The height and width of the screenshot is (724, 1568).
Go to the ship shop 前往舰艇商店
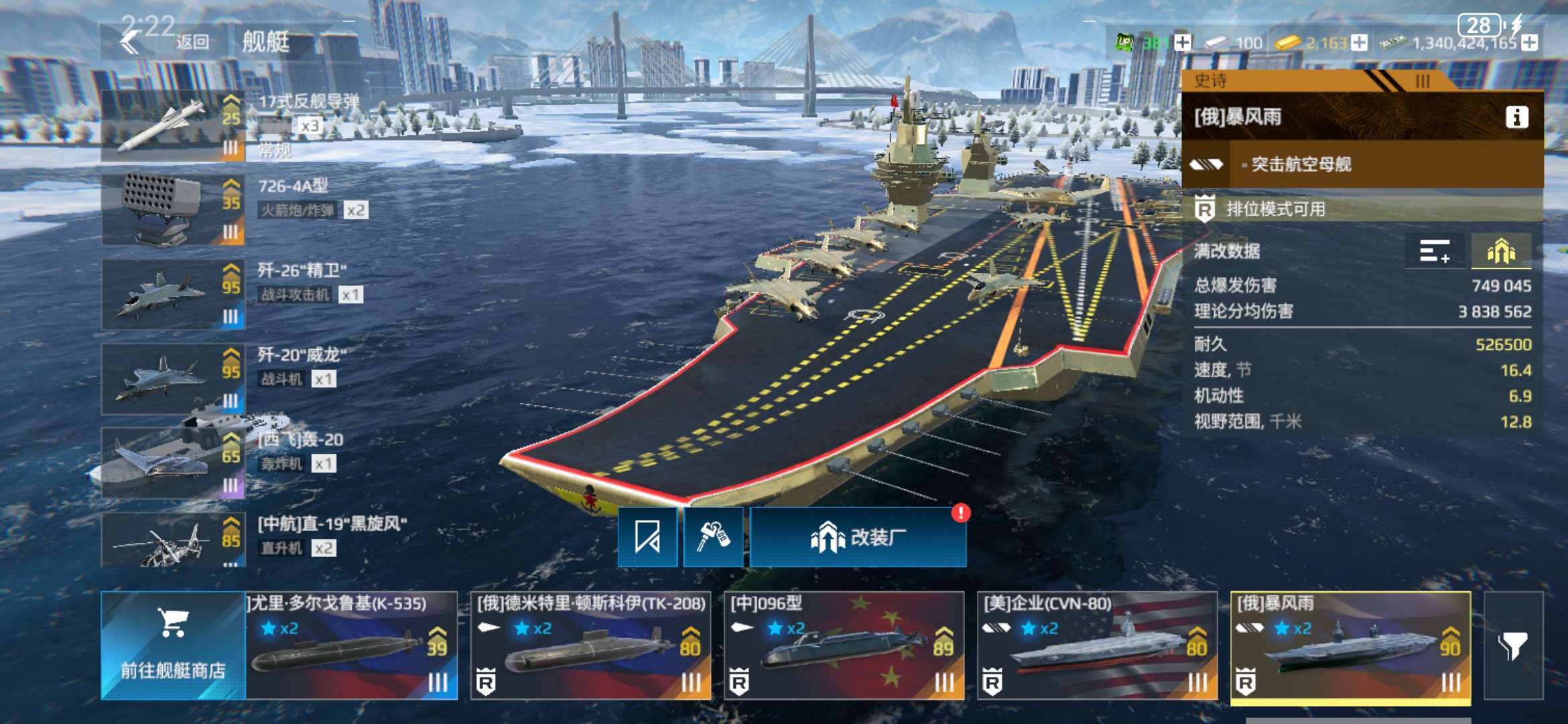click(173, 646)
